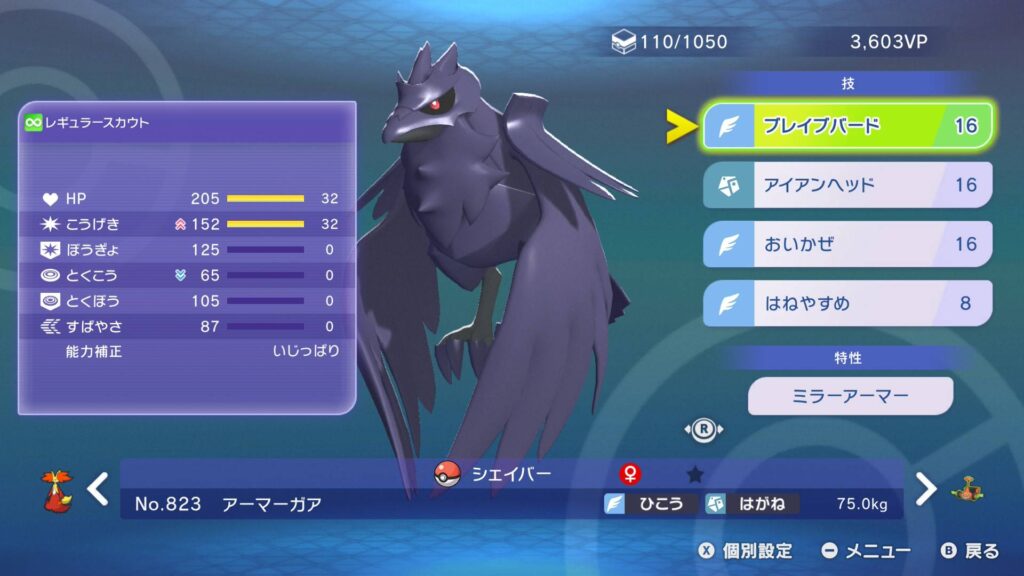
Task: Choose the アイアンヘッド move entry
Action: pyautogui.click(x=847, y=185)
